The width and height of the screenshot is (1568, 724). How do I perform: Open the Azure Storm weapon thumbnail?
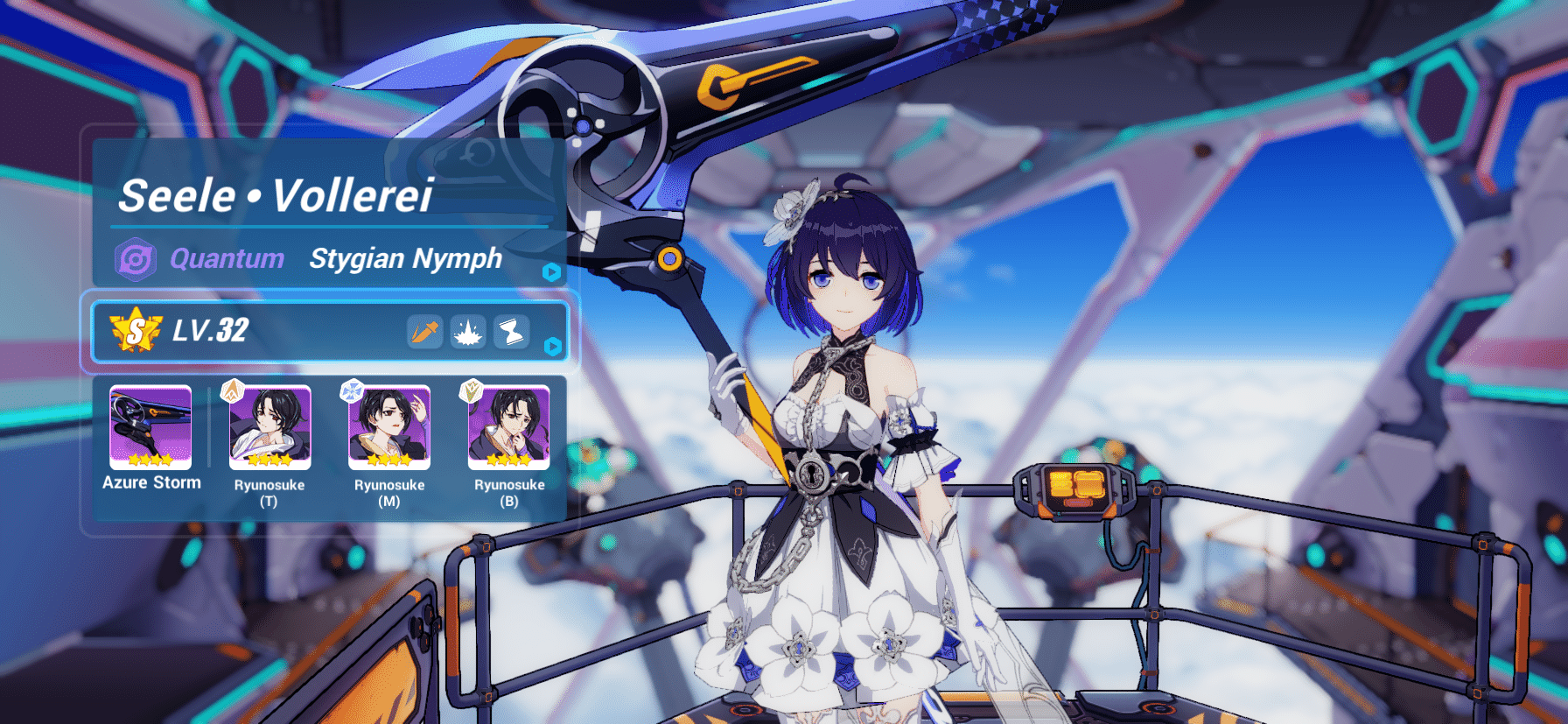[150, 428]
